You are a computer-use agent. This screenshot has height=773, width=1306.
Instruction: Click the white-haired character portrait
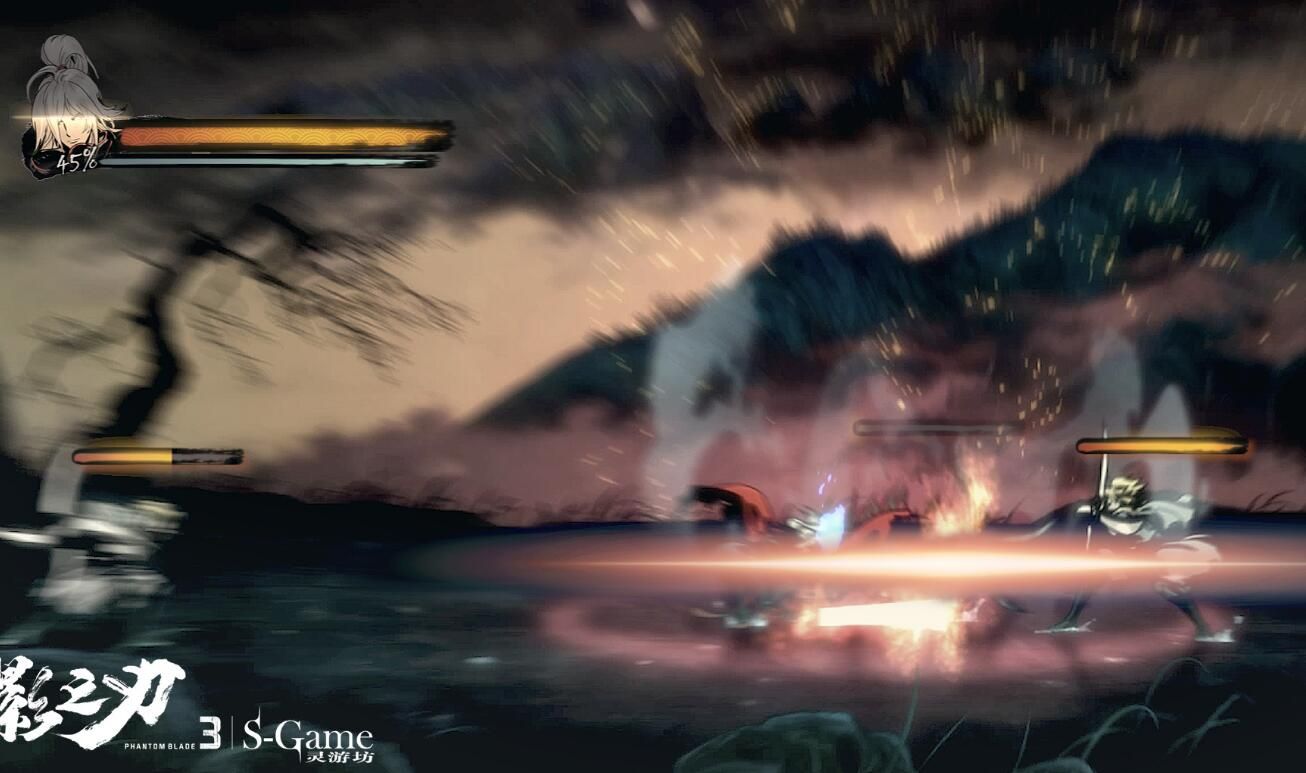pos(67,108)
